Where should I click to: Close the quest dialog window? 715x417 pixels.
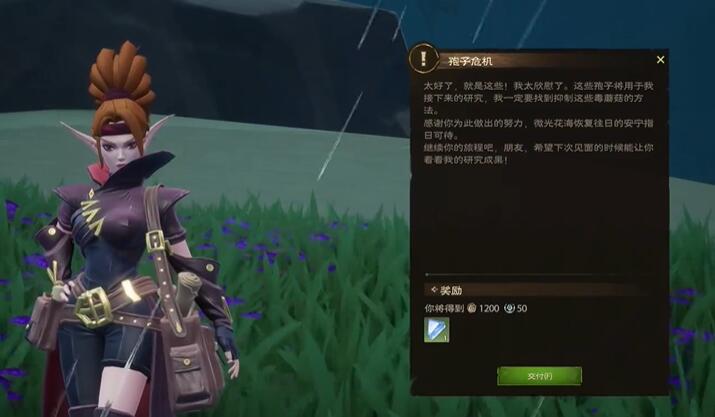point(660,60)
